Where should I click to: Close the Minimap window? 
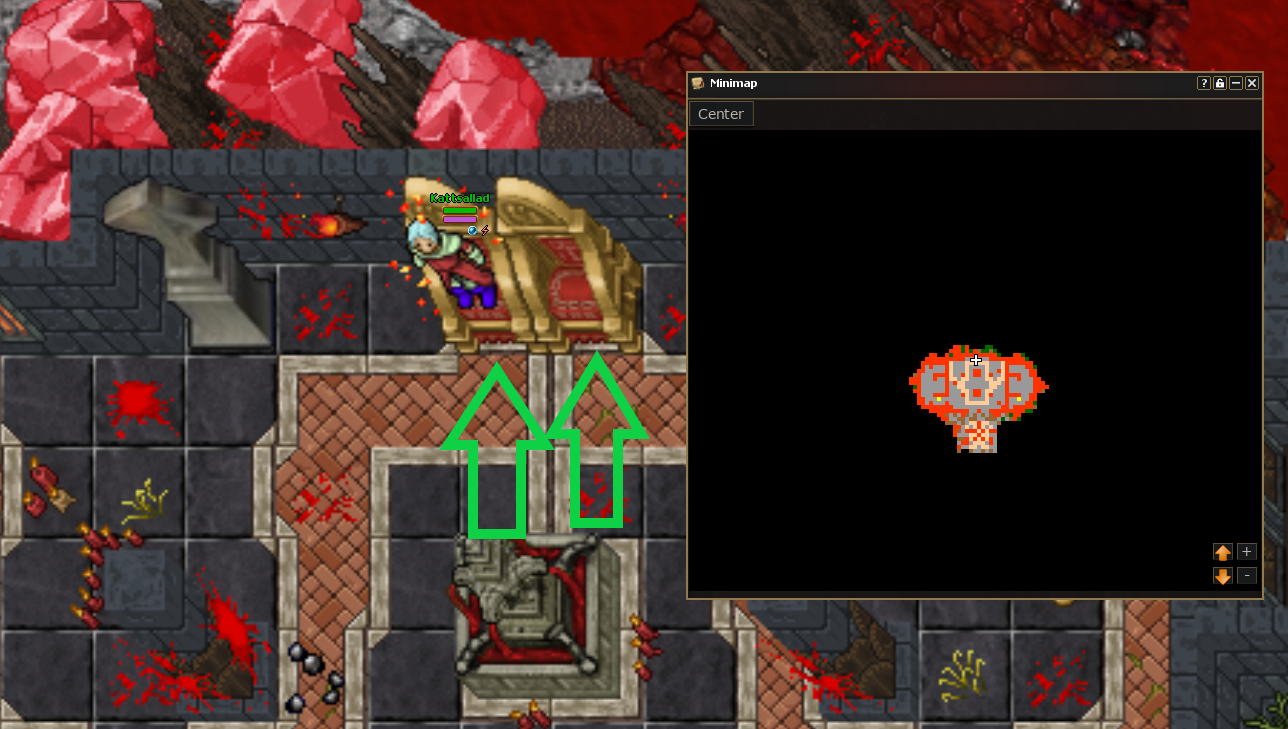click(1252, 84)
